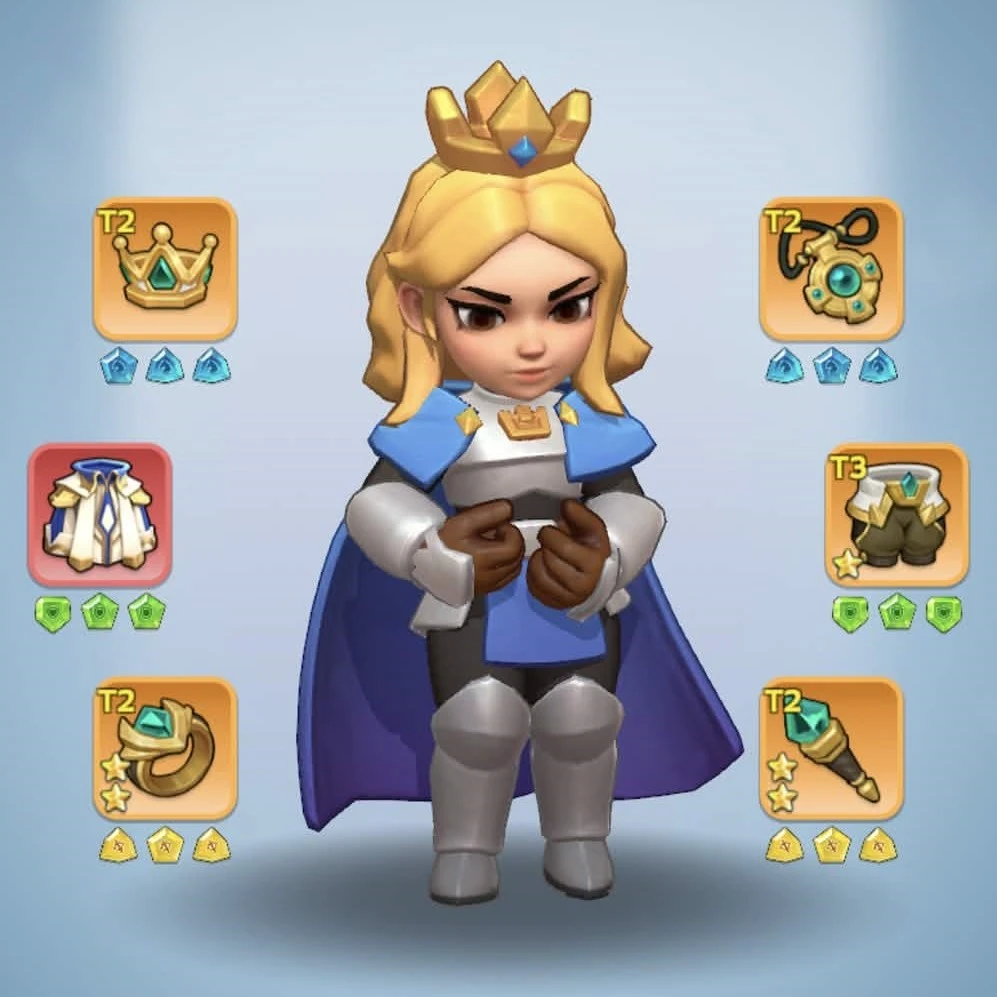997x997 pixels.
Task: Open the T2 gem scepter slot
Action: point(831,748)
